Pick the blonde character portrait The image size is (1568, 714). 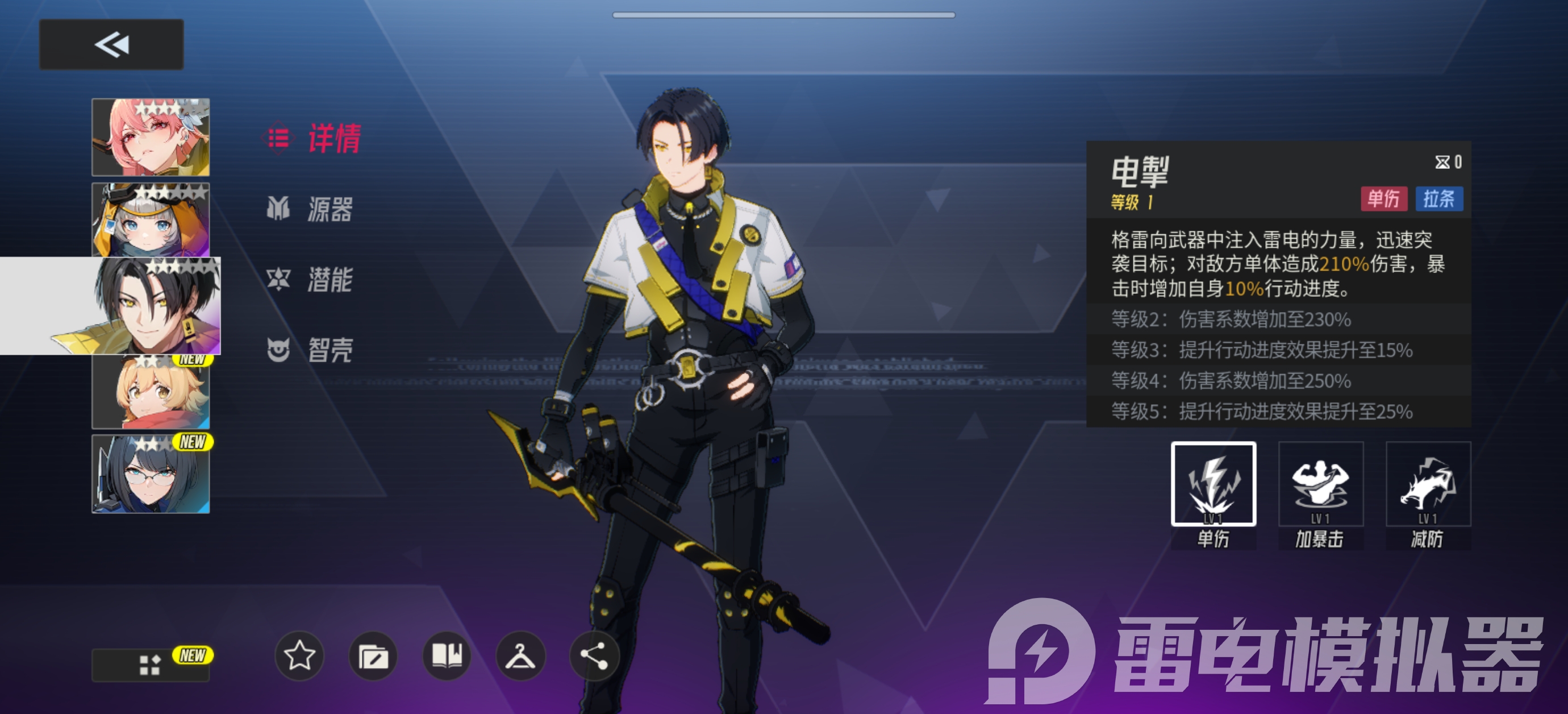(151, 393)
